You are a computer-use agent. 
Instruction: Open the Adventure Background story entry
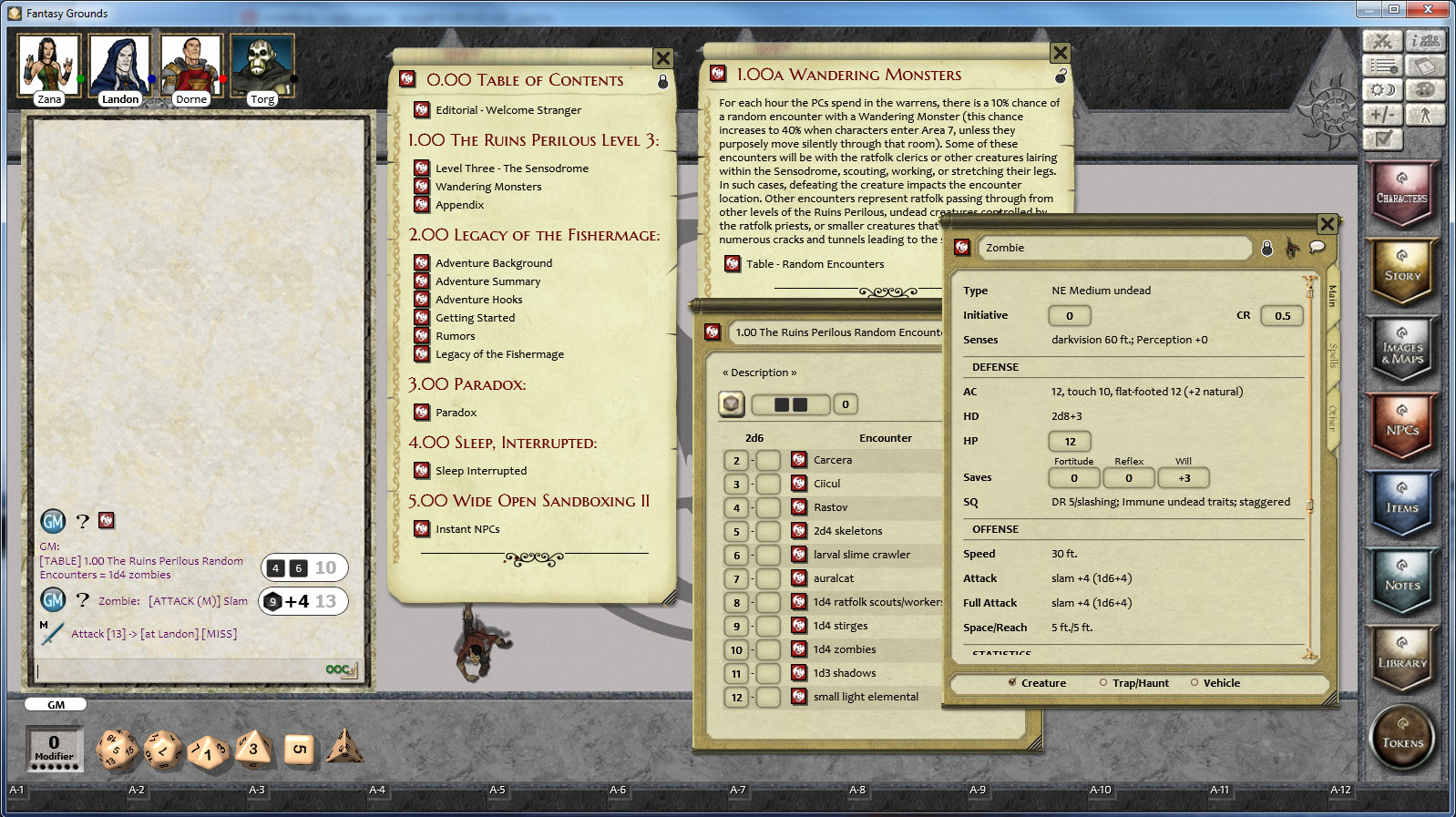496,263
